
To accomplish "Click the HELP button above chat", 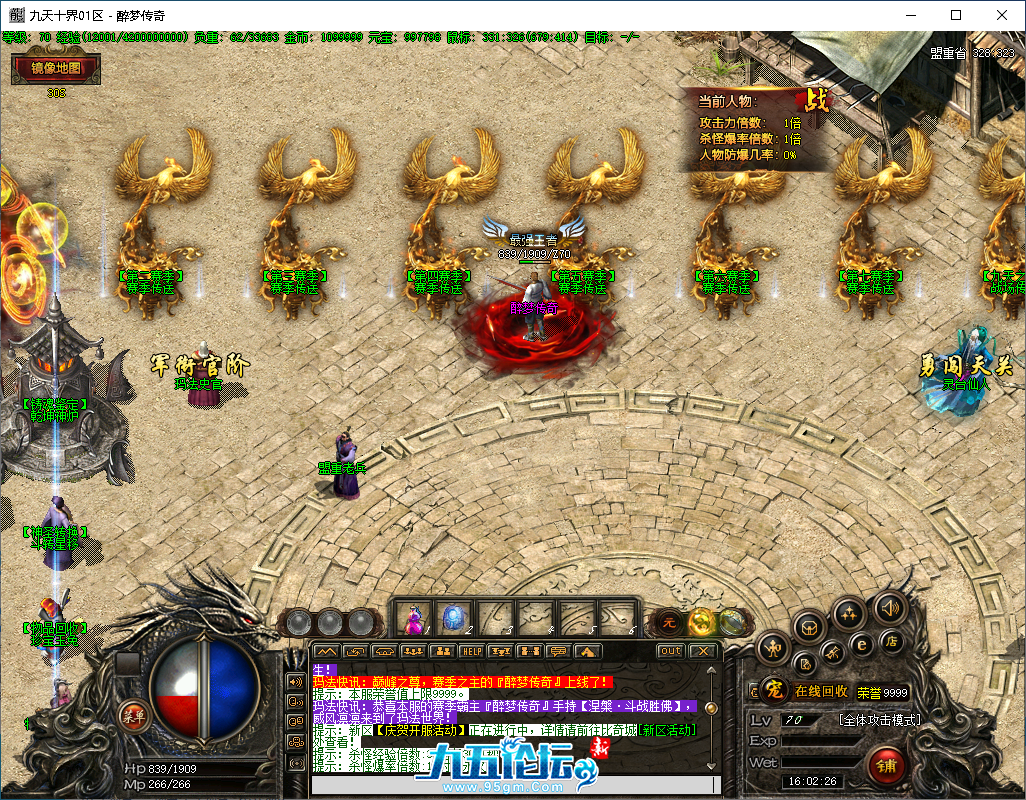I will click(471, 651).
